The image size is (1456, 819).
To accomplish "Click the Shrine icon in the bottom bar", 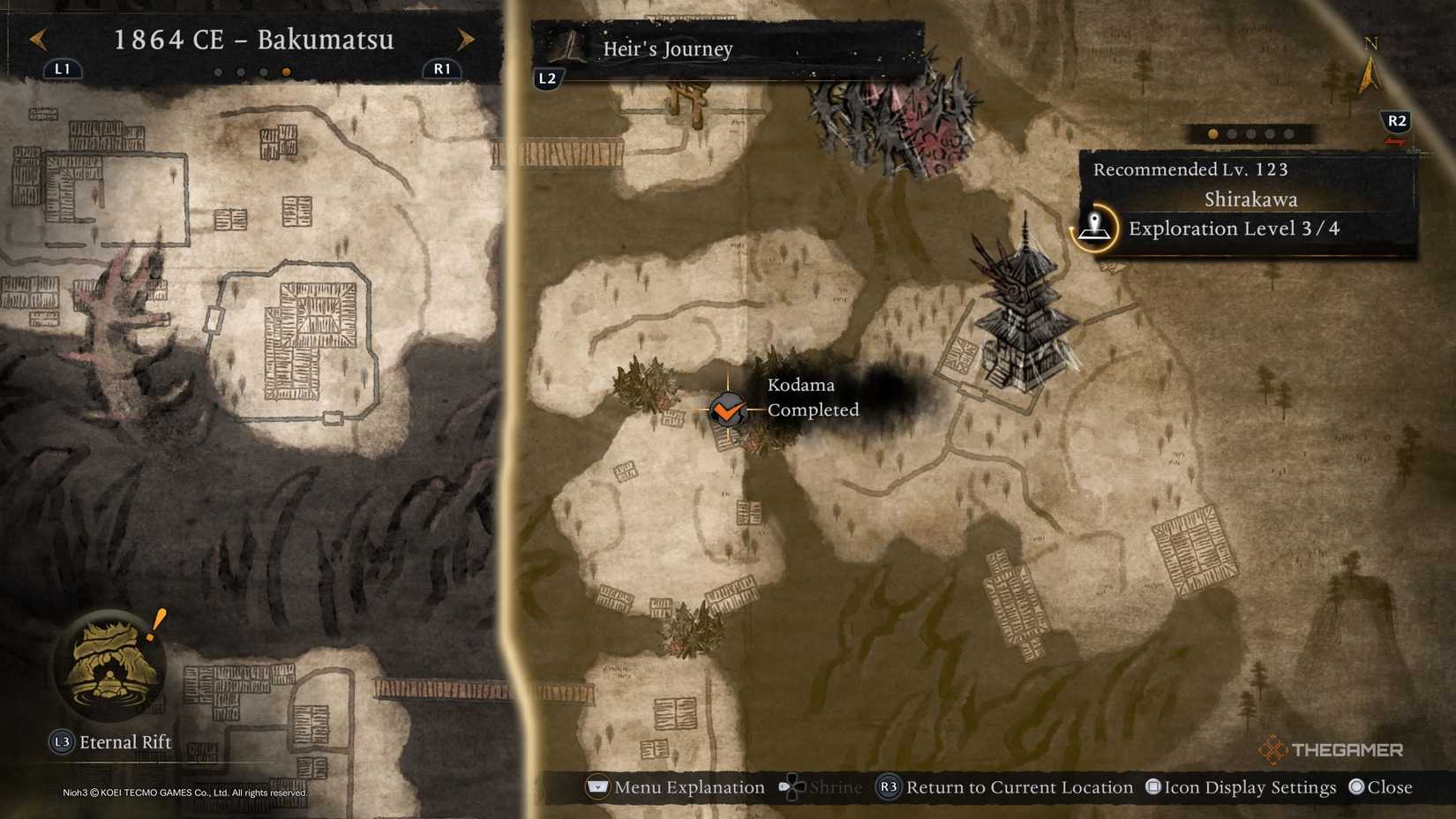I will click(792, 787).
